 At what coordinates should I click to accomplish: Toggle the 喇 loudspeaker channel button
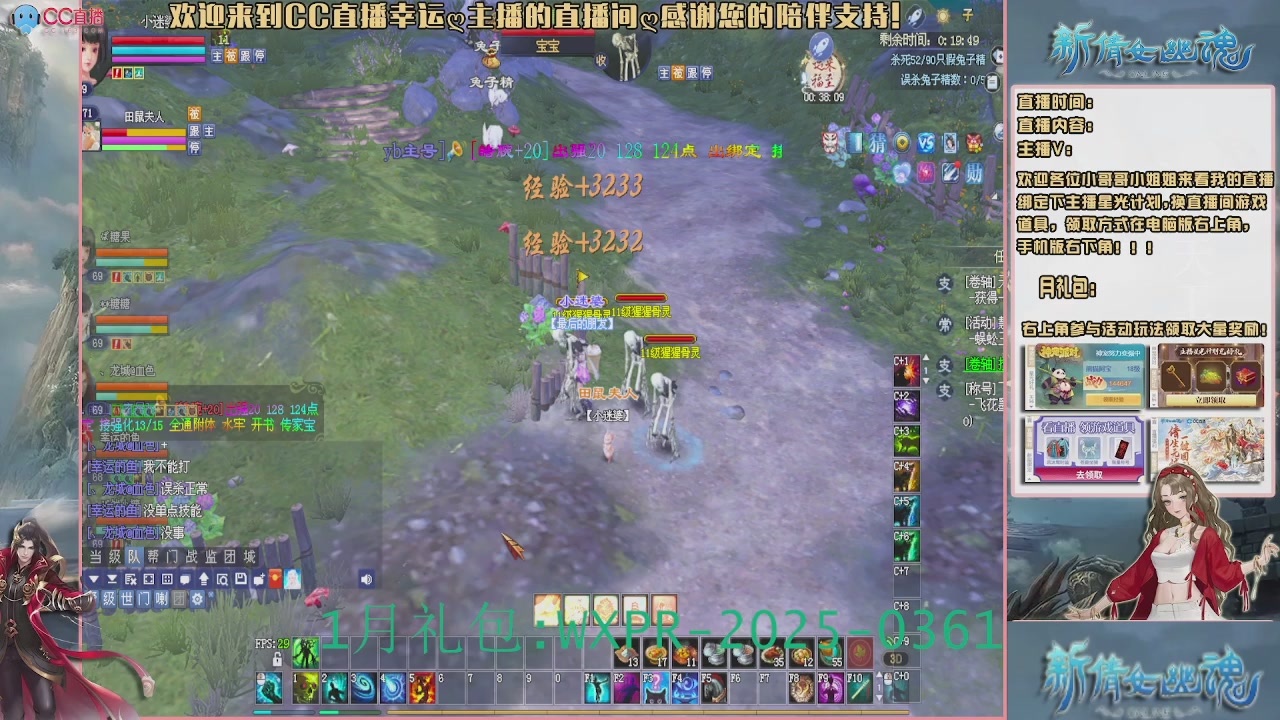click(x=163, y=599)
